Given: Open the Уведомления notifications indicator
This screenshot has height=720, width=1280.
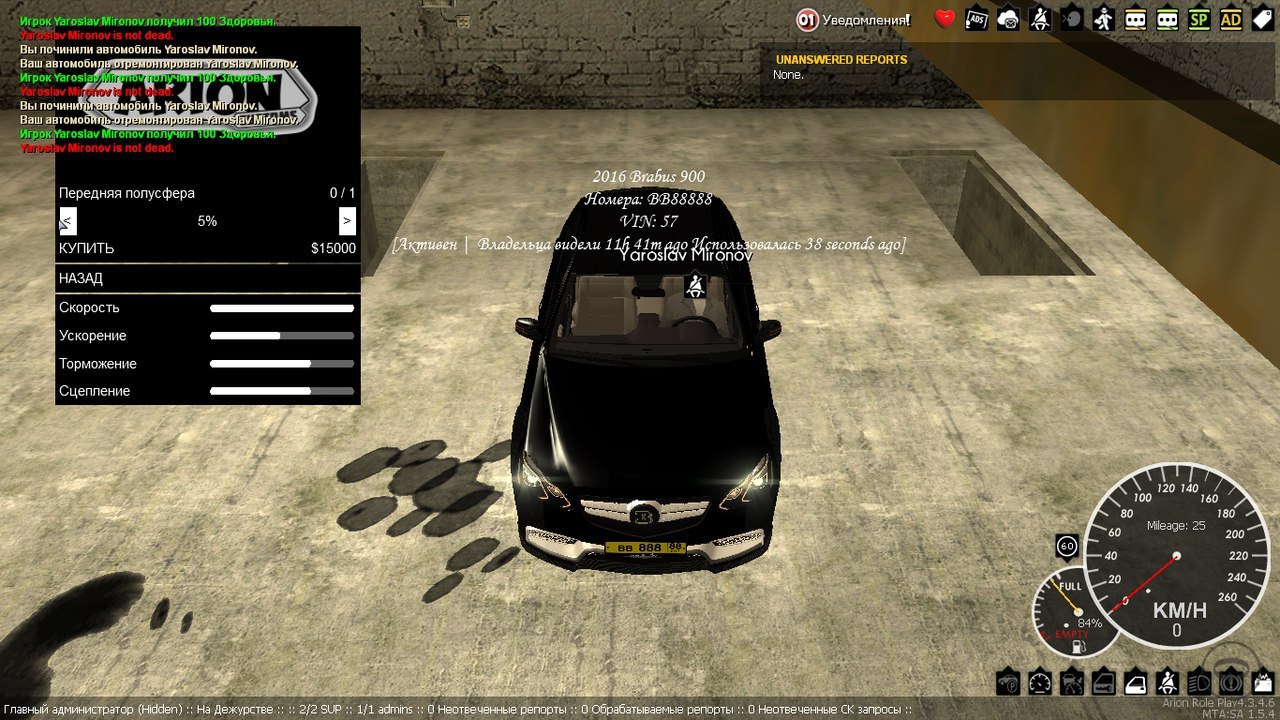Looking at the screenshot, I should [x=853, y=19].
